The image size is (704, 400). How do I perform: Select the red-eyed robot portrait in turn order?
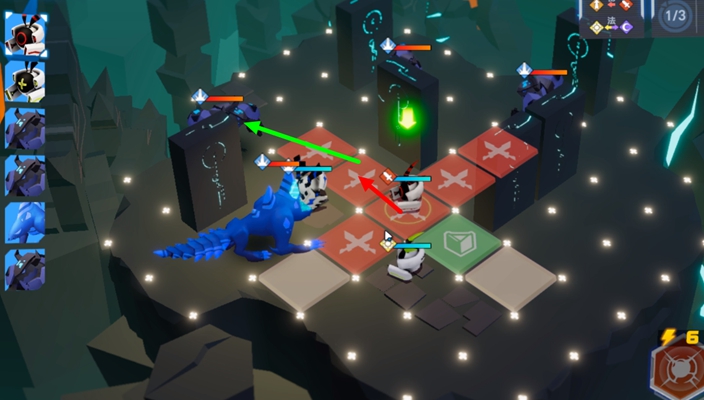[x=24, y=34]
